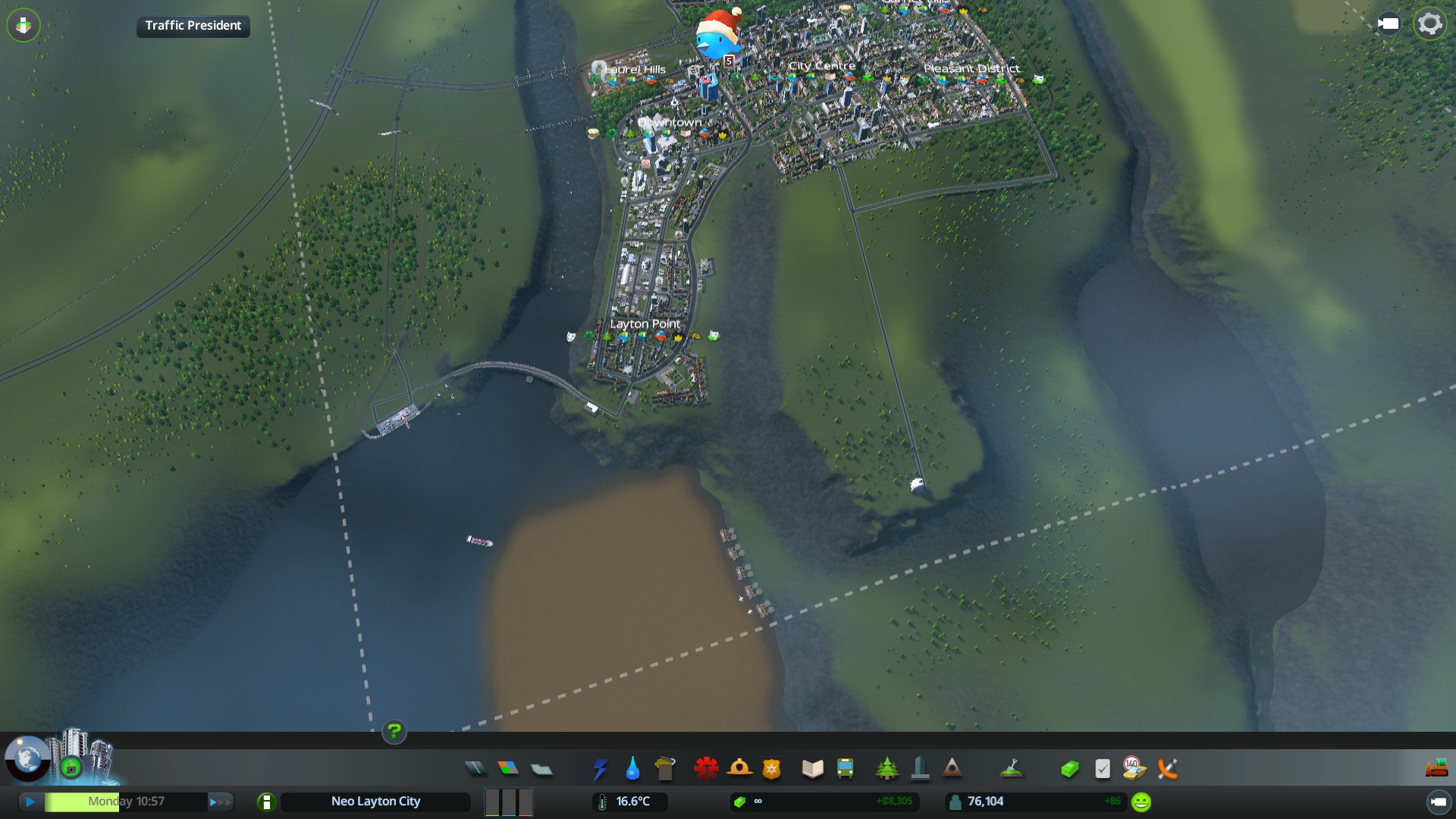Open the Zoning tool

pyautogui.click(x=508, y=769)
